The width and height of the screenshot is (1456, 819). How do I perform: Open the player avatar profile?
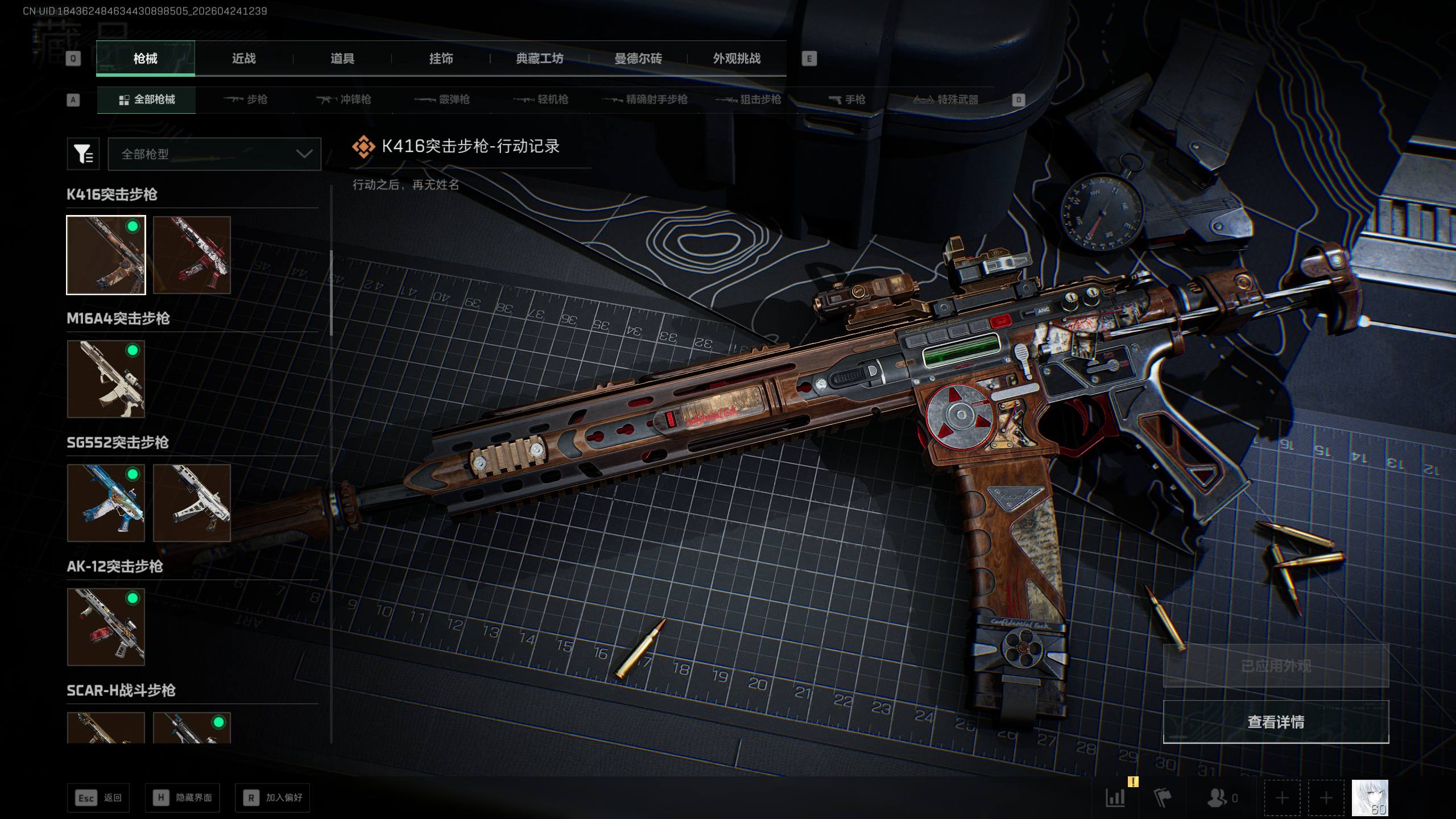pos(1370,797)
